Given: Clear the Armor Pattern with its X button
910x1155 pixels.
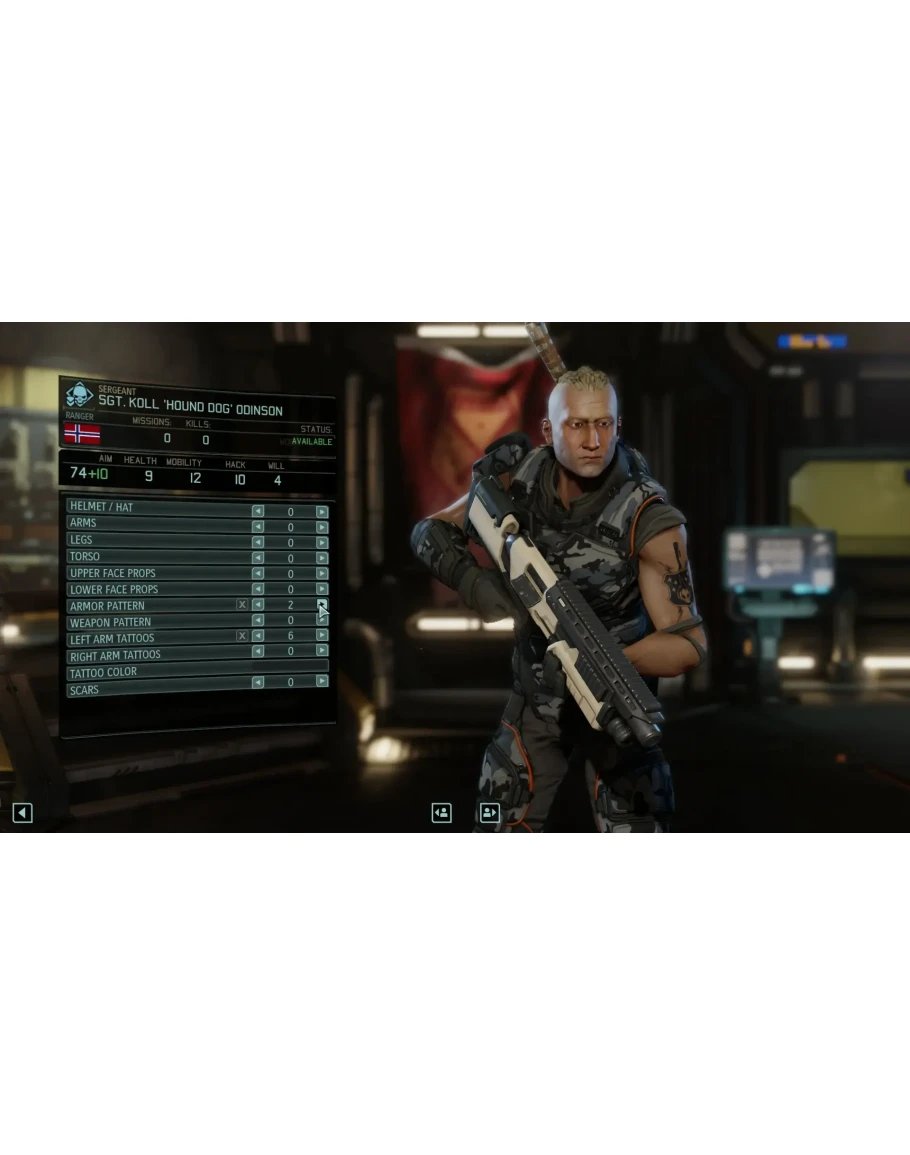Looking at the screenshot, I should [242, 605].
